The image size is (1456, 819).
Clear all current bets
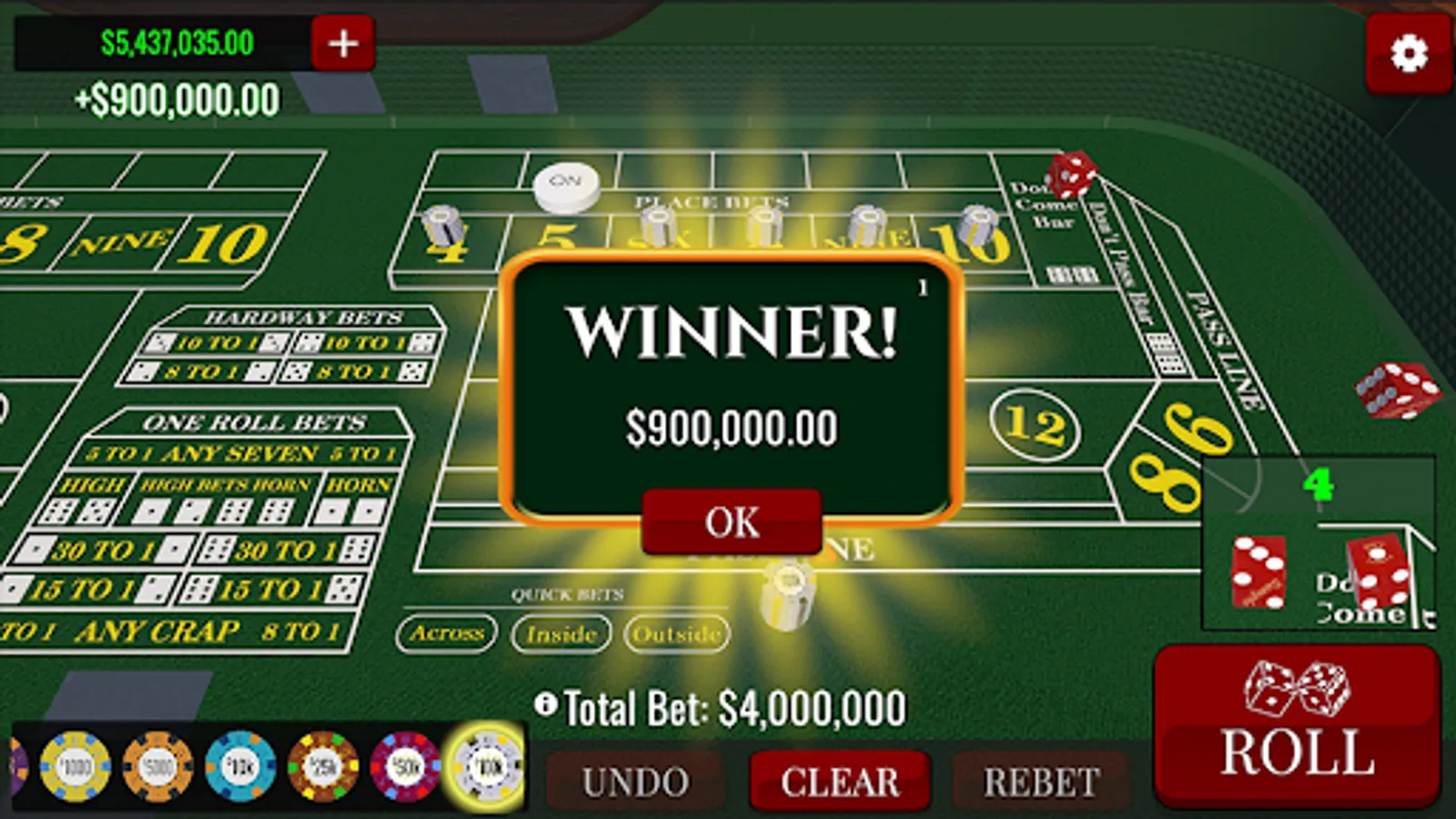[839, 781]
